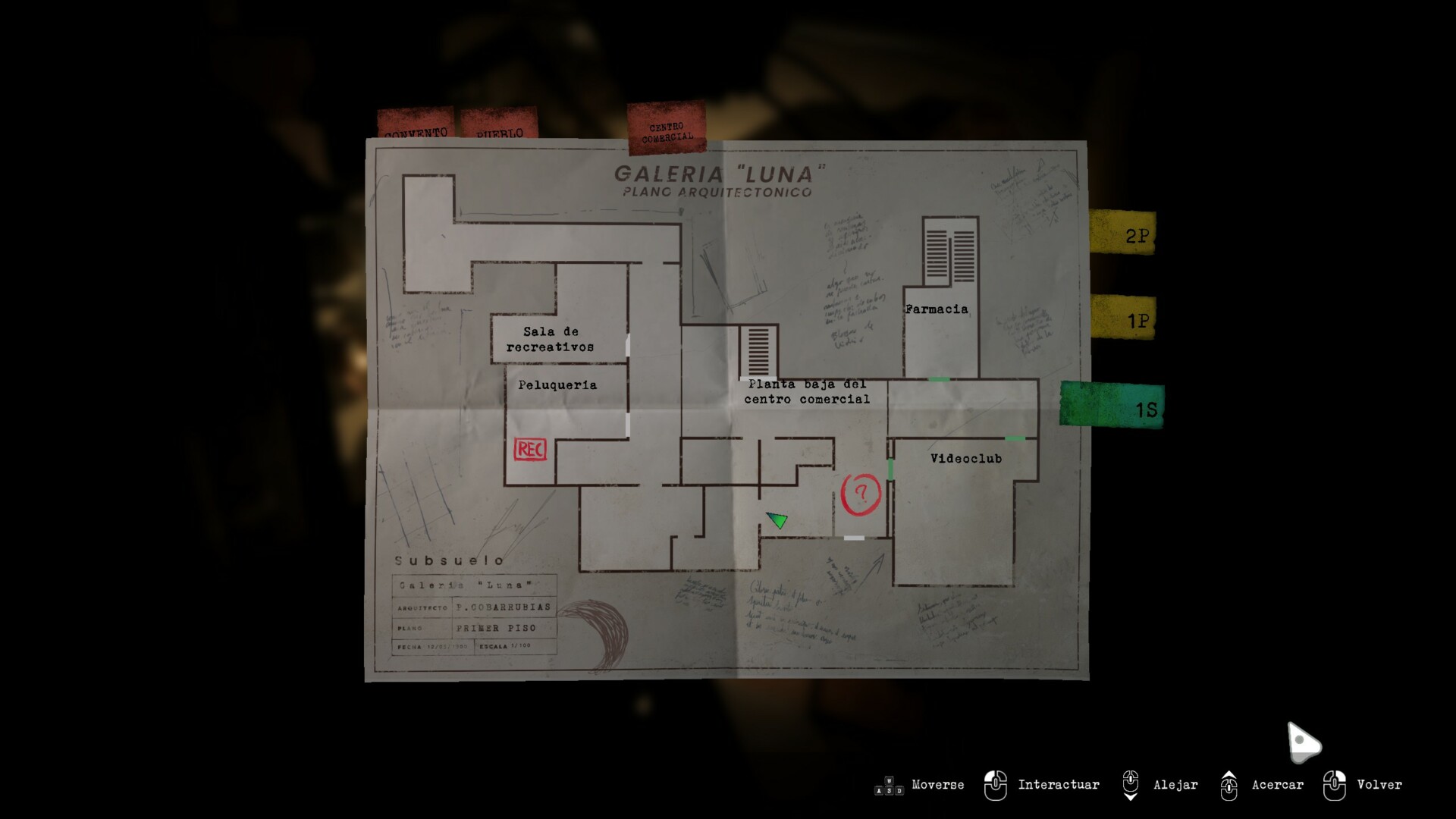
Task: Select the green 1S floor tab
Action: (1113, 406)
